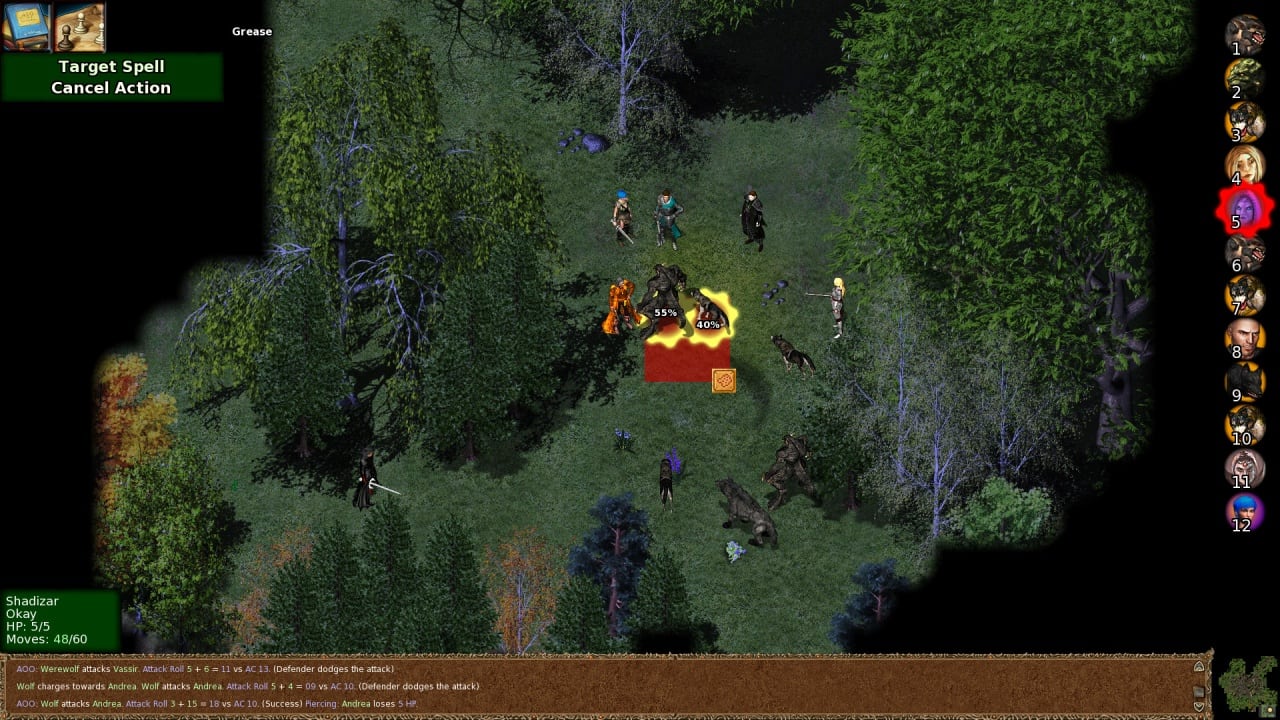Open the blue spellbook icon

click(x=26, y=26)
